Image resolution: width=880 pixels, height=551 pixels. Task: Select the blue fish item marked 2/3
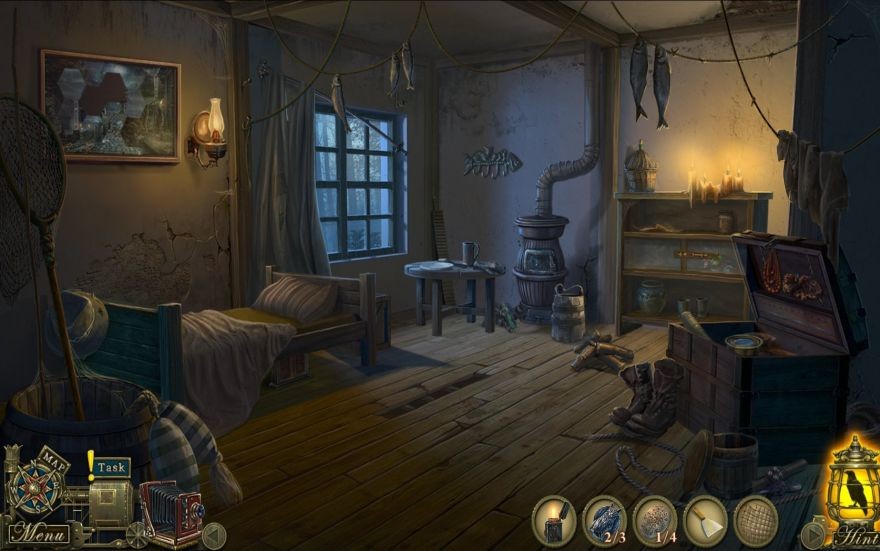click(x=603, y=520)
